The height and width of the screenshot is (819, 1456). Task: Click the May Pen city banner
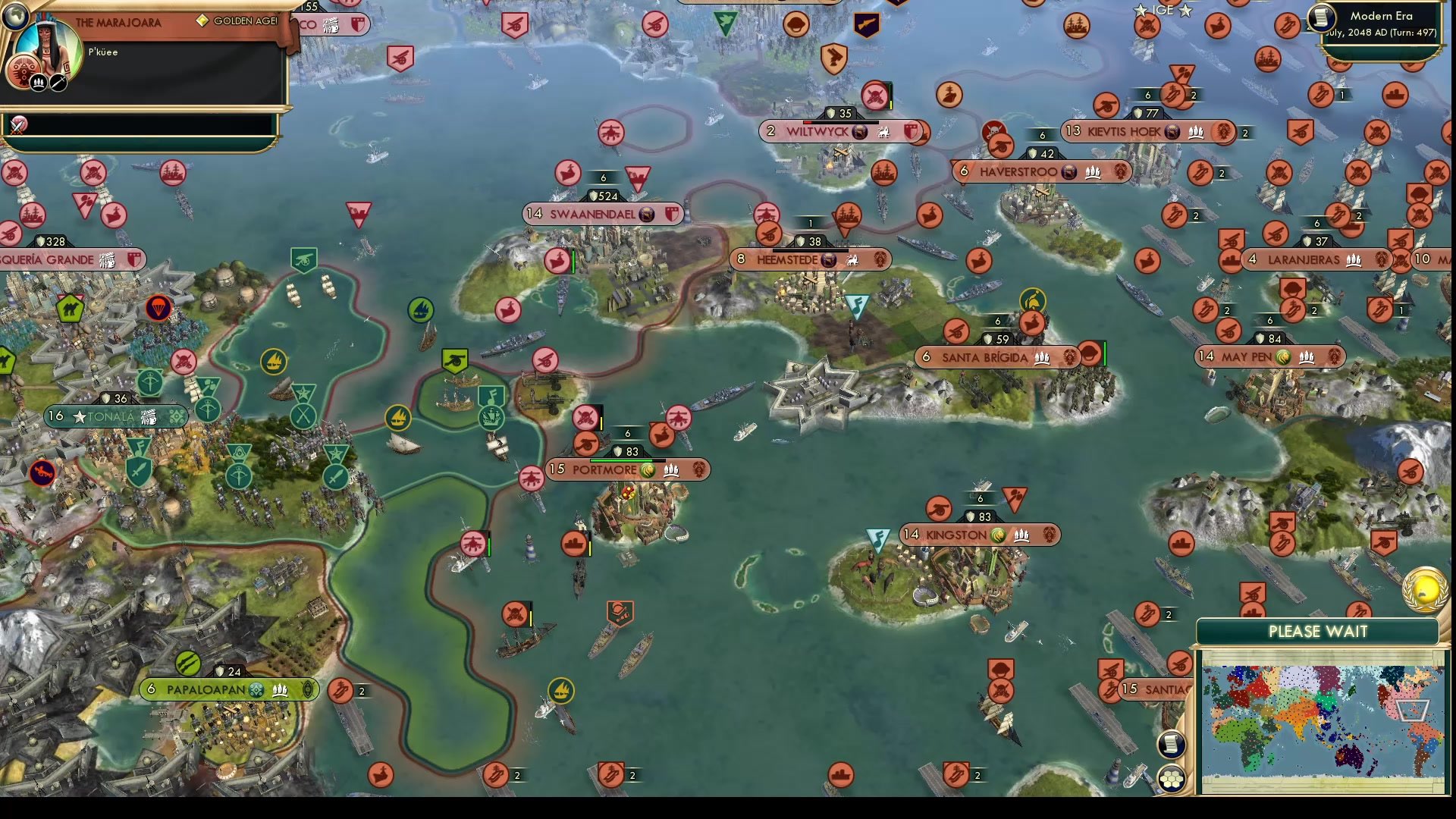click(x=1268, y=354)
